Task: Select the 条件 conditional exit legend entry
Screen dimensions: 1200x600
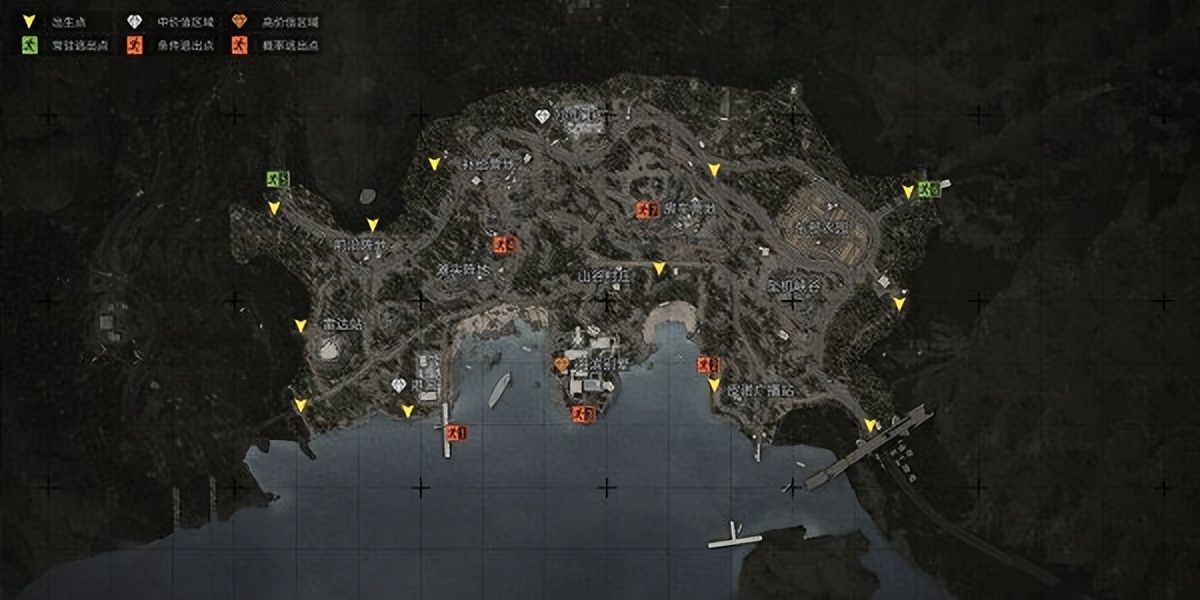Action: coord(135,46)
